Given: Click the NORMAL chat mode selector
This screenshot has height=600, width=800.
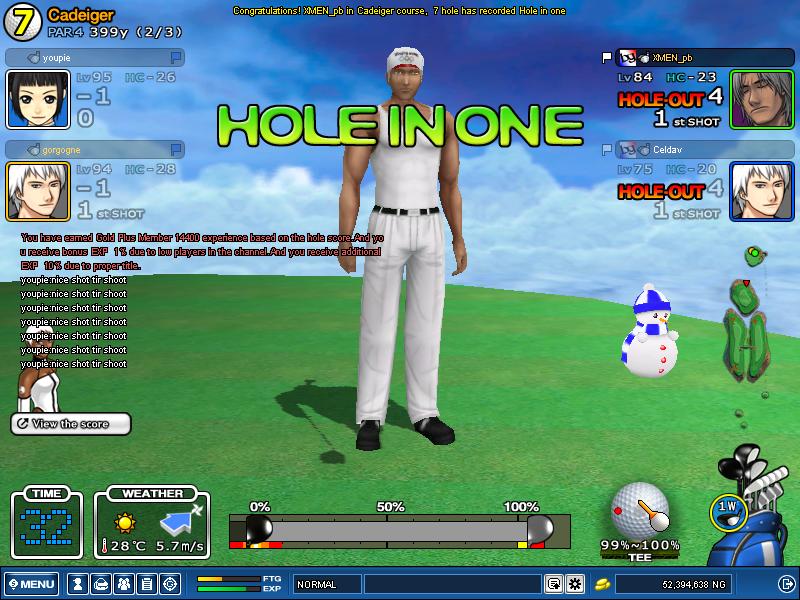Looking at the screenshot, I should pyautogui.click(x=327, y=584).
